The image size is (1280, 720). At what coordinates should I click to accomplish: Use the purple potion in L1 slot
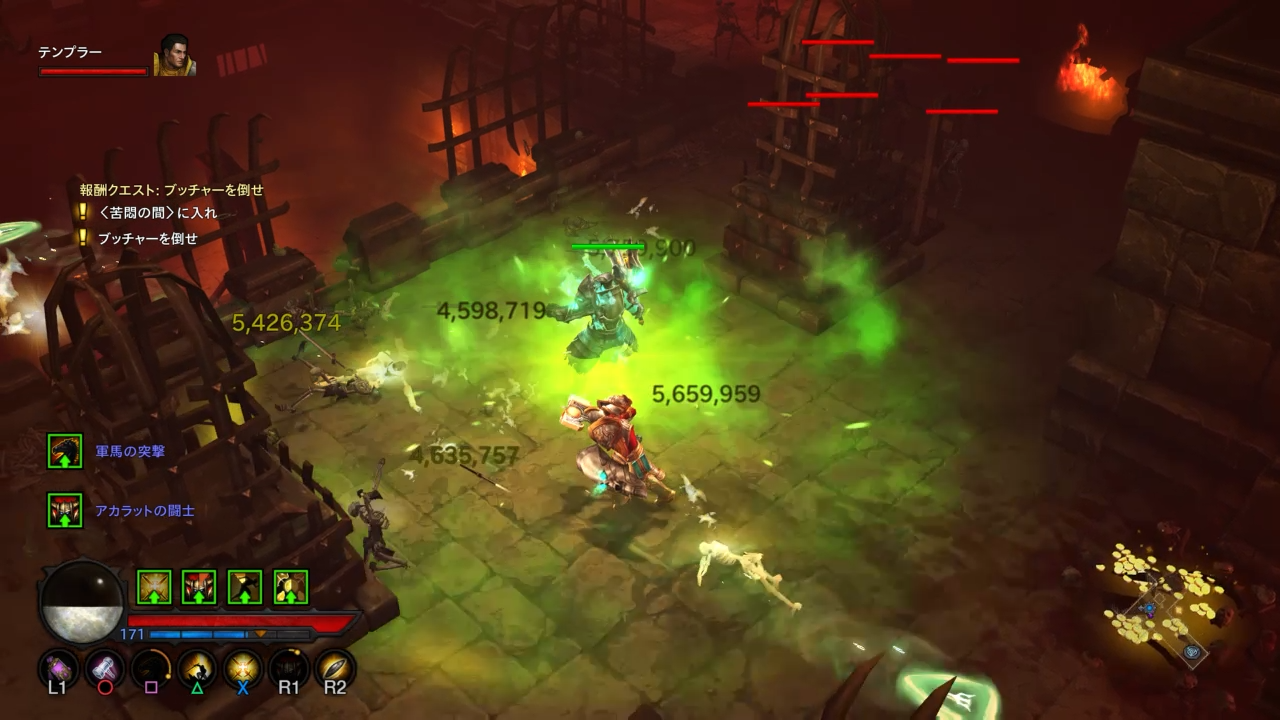click(x=57, y=667)
